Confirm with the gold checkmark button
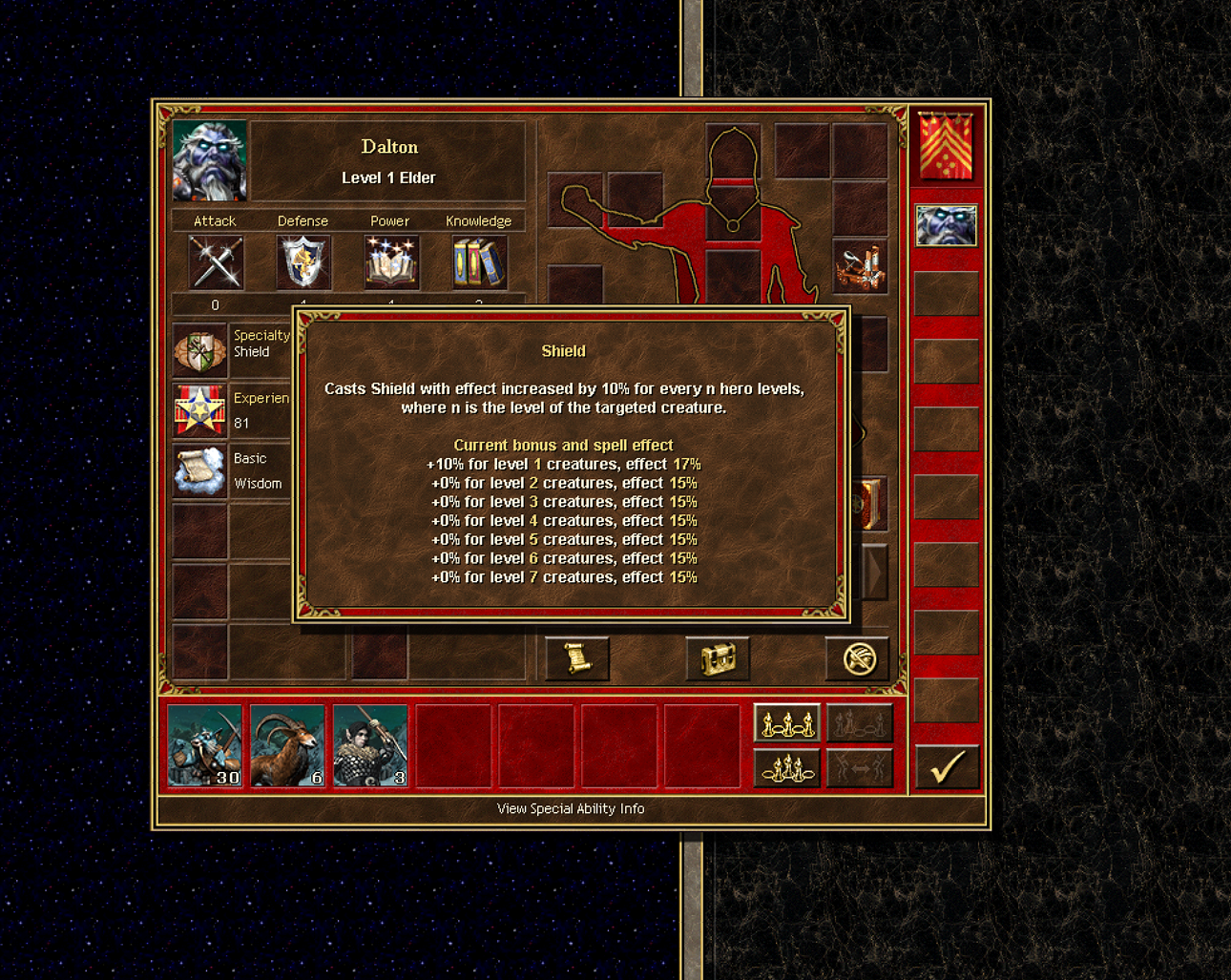 [947, 766]
